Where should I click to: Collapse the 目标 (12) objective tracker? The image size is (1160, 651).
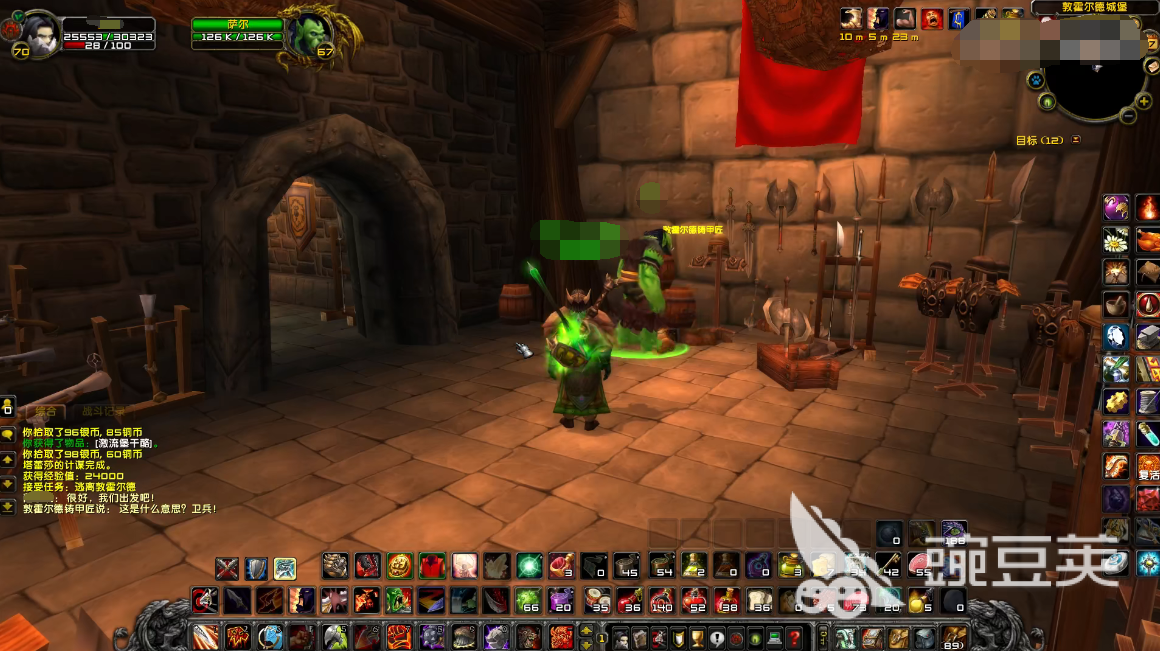click(x=1076, y=140)
